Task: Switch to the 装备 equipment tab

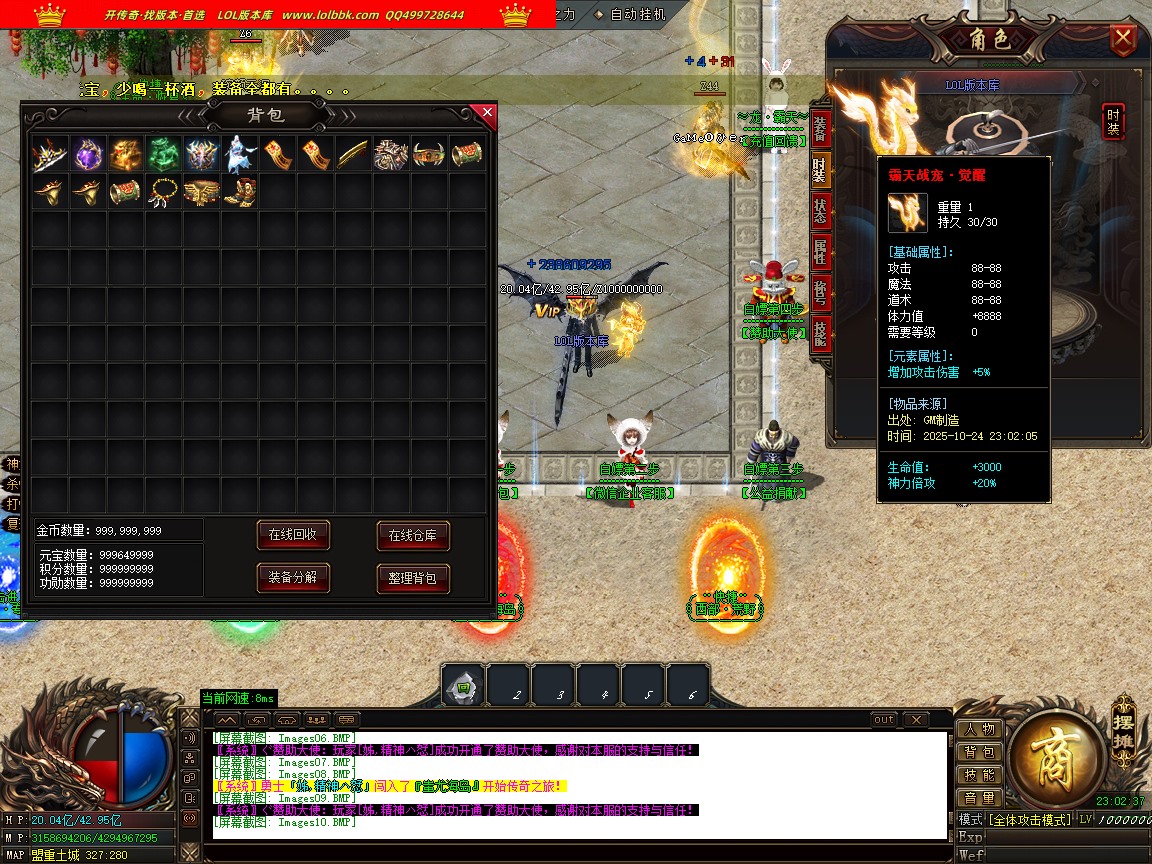Action: (820, 126)
